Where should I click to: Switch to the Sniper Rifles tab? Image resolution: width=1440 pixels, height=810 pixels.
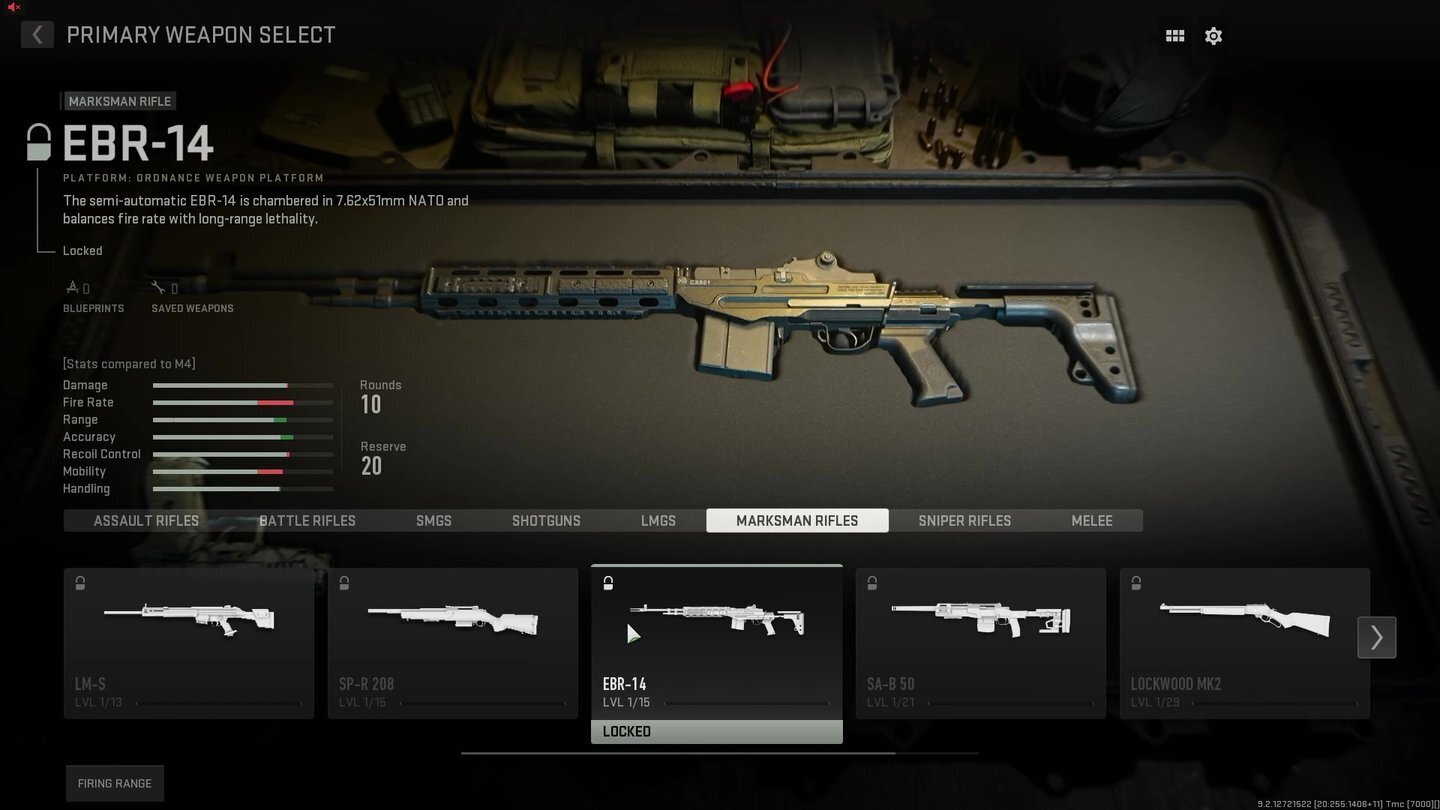[964, 520]
